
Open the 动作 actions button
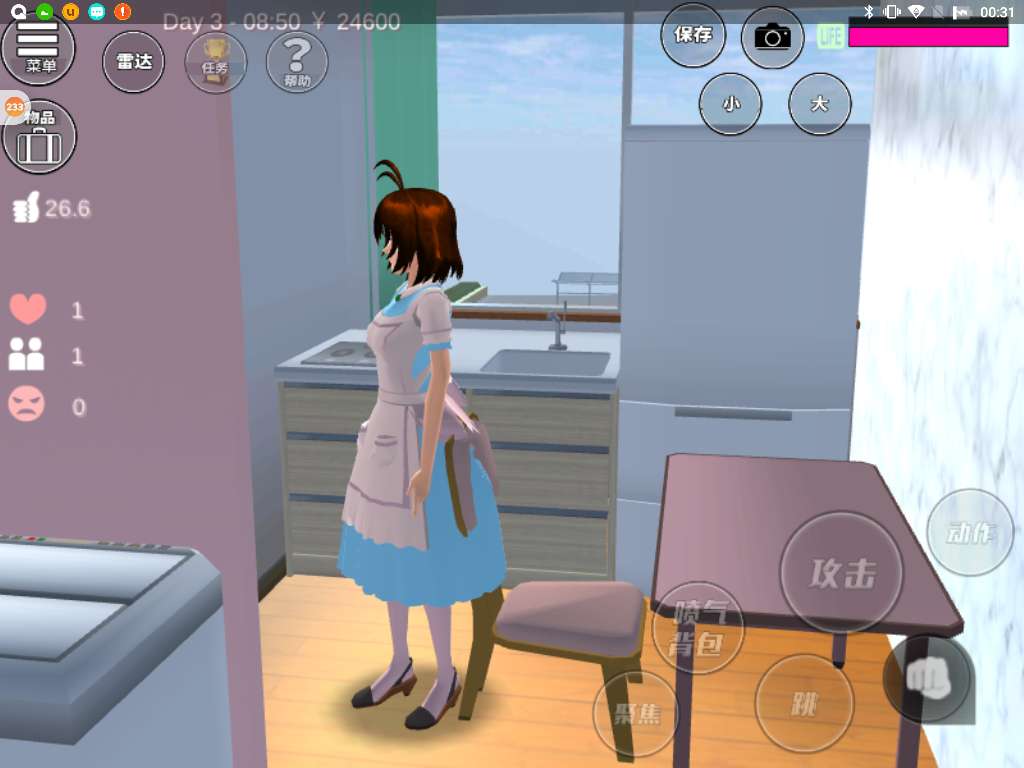[x=970, y=532]
